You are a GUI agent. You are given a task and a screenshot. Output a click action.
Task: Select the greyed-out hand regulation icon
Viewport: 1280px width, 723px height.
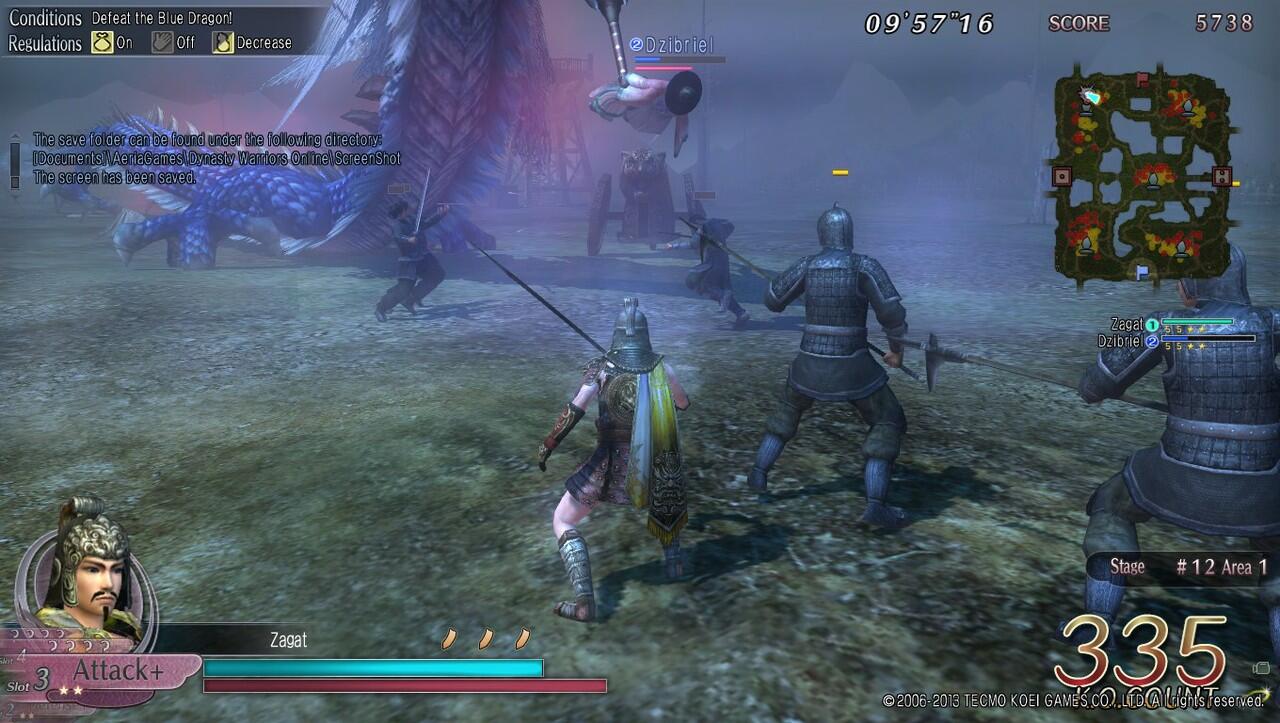pyautogui.click(x=162, y=42)
